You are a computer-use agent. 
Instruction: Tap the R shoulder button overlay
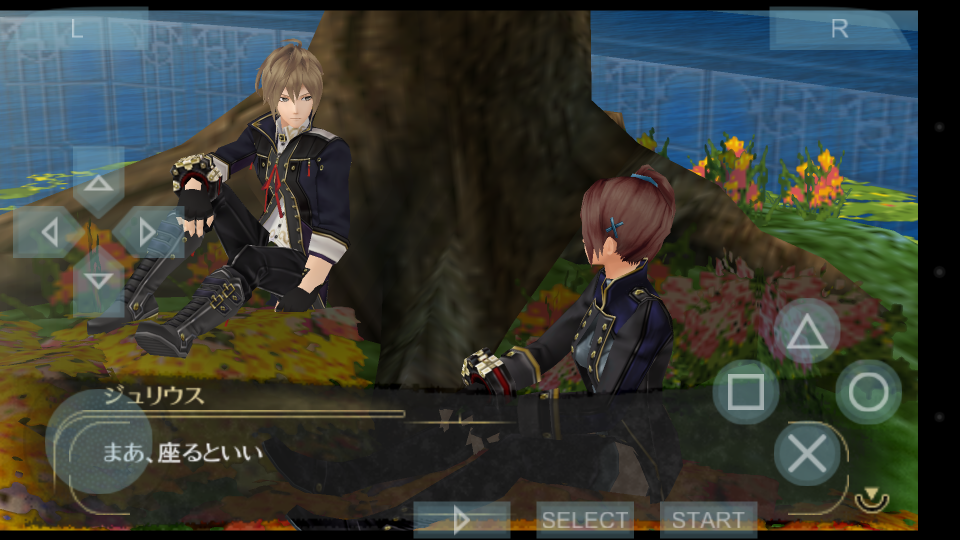coord(839,28)
